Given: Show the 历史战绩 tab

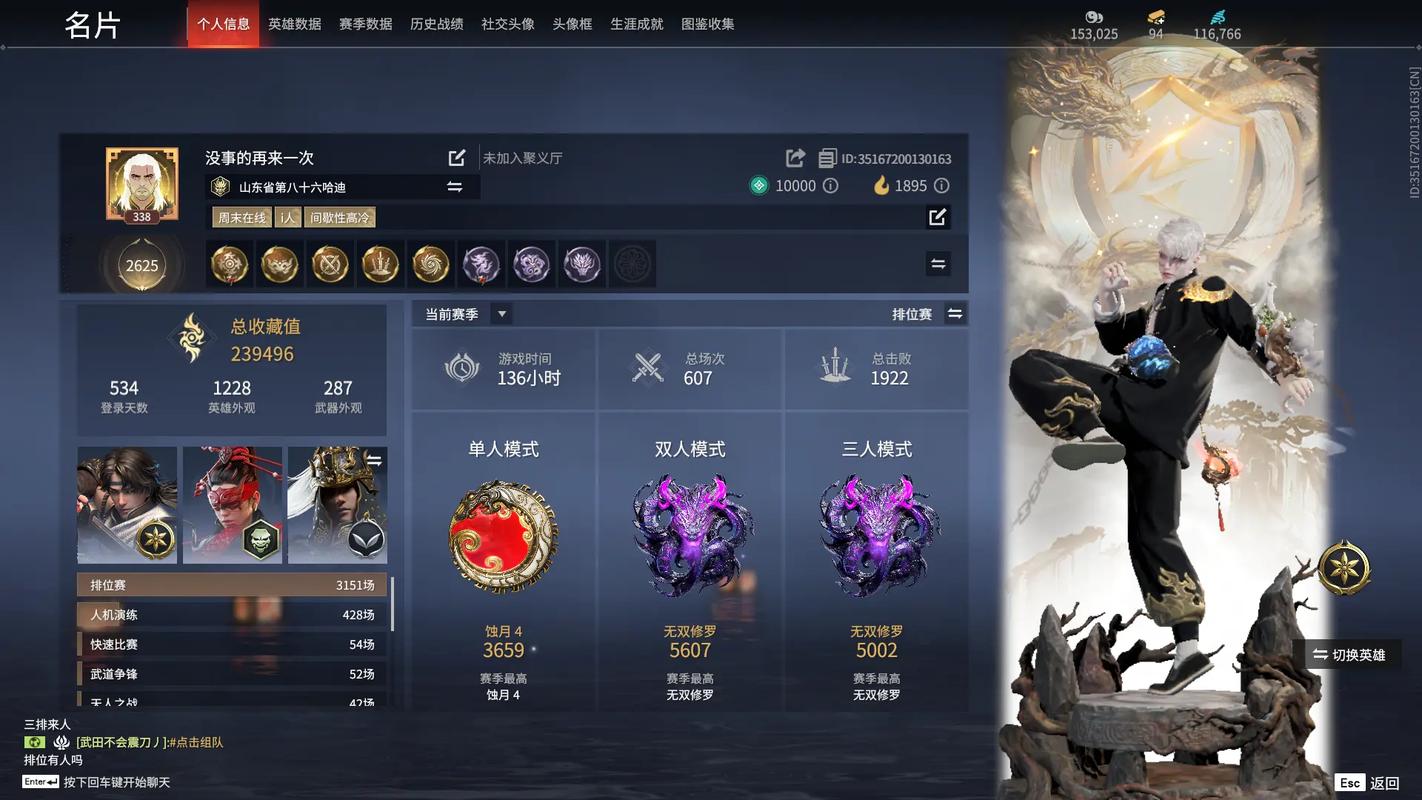Looking at the screenshot, I should point(436,24).
